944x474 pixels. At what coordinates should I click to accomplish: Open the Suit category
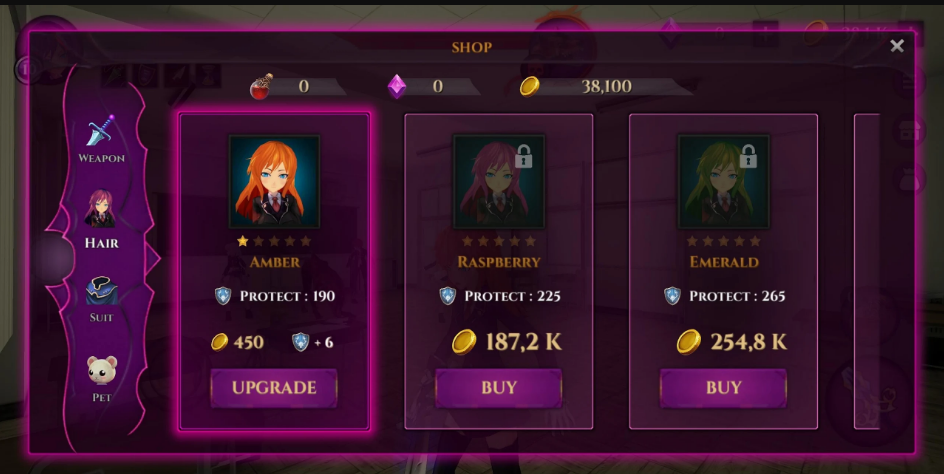click(x=101, y=299)
